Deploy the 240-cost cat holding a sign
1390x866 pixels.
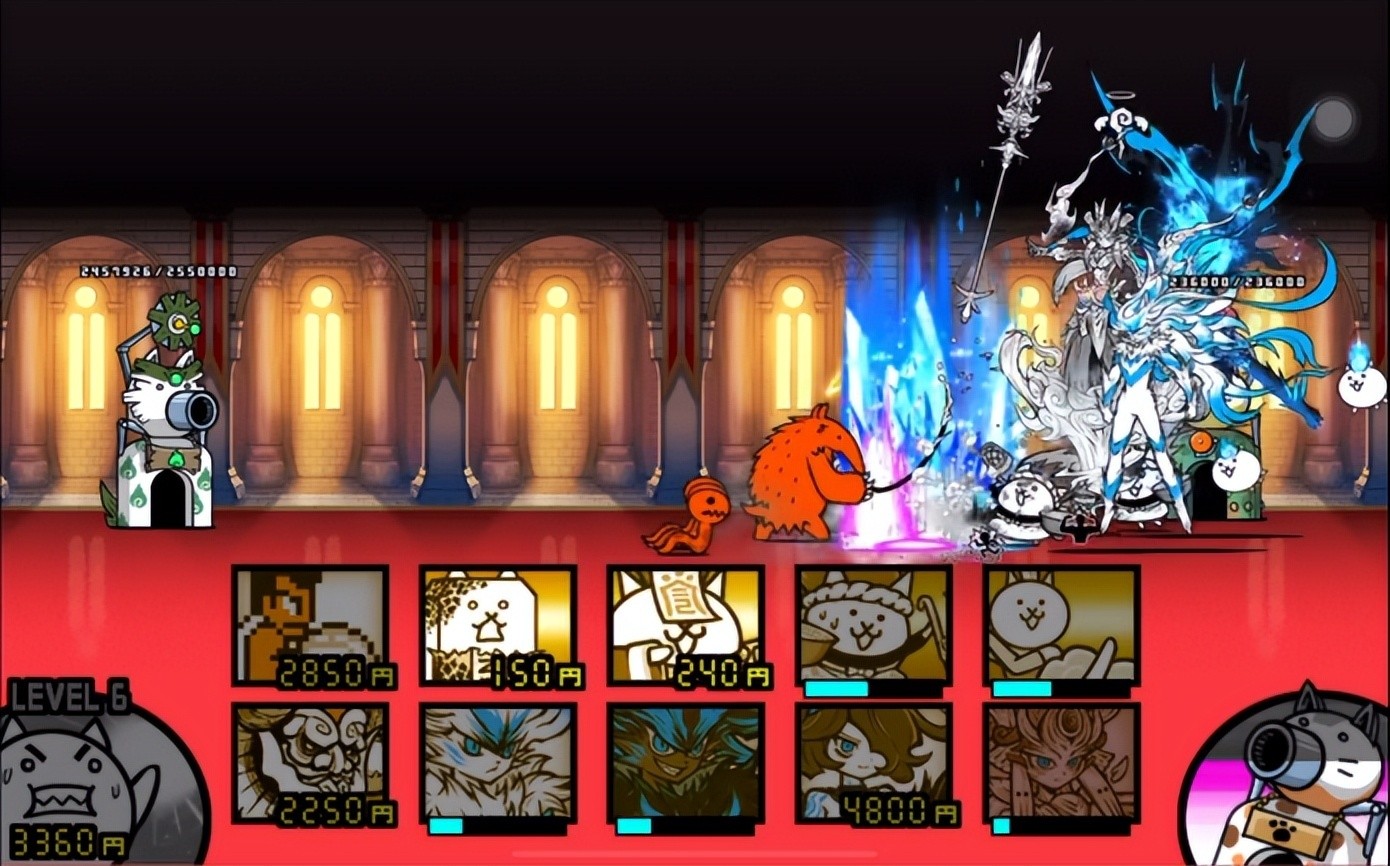point(686,625)
